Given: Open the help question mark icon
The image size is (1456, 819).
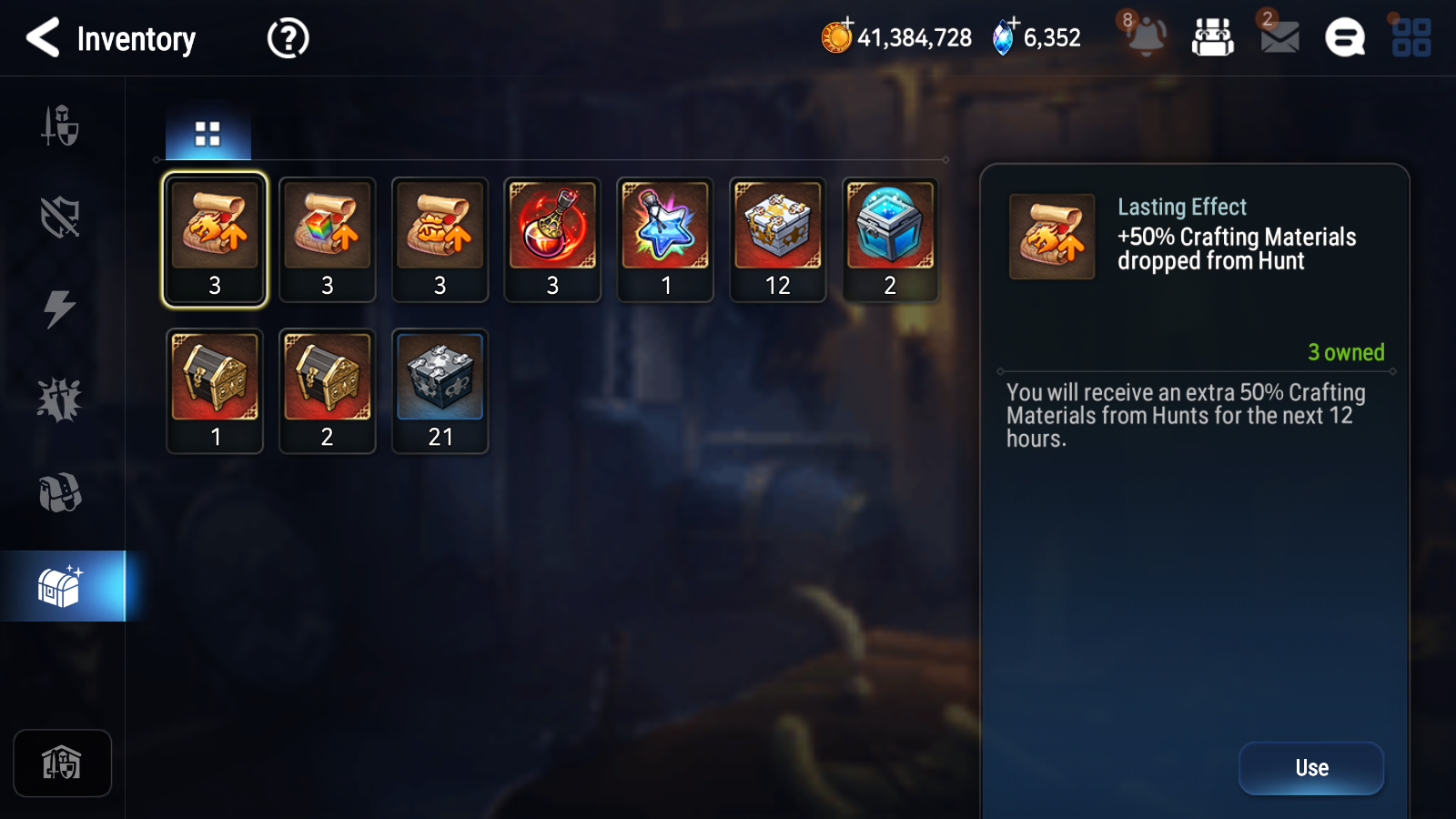Looking at the screenshot, I should click(x=287, y=38).
